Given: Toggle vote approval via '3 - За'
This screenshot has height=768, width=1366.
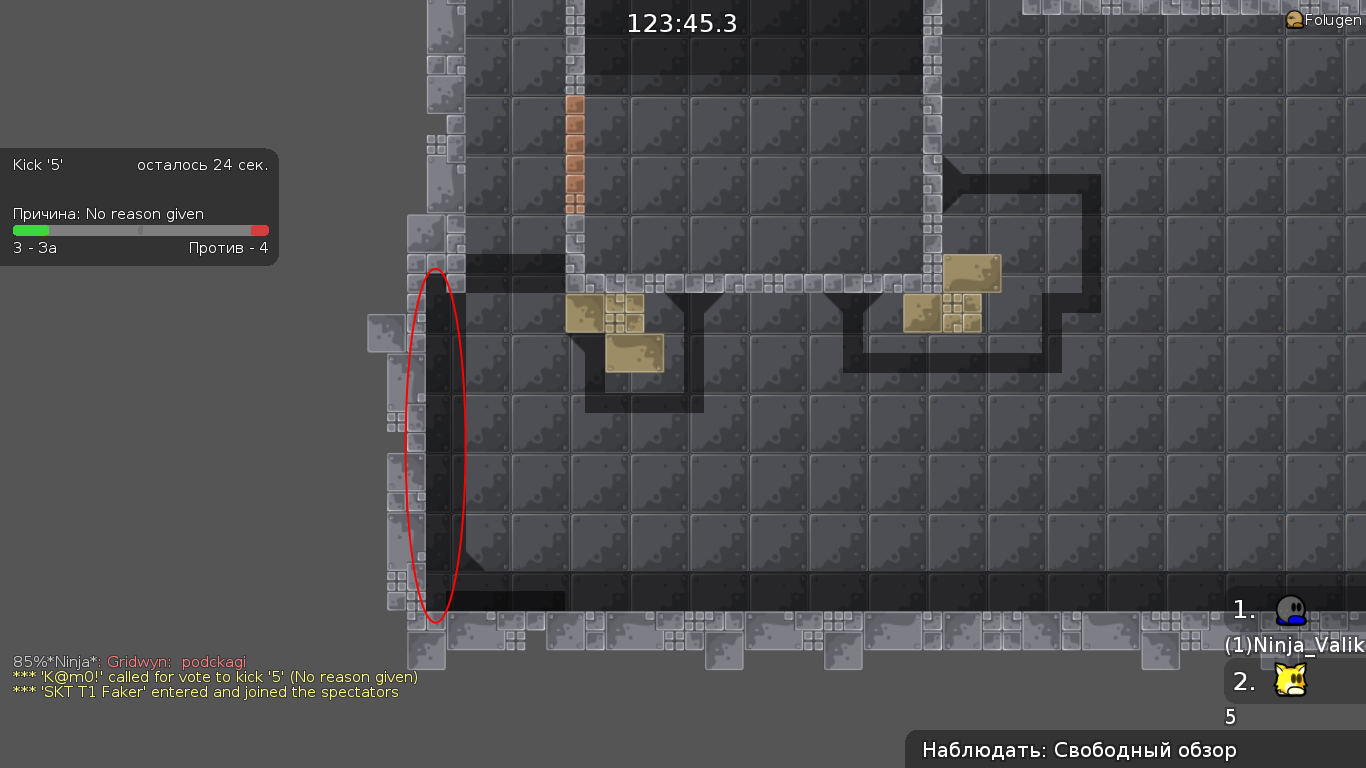Looking at the screenshot, I should click(34, 248).
